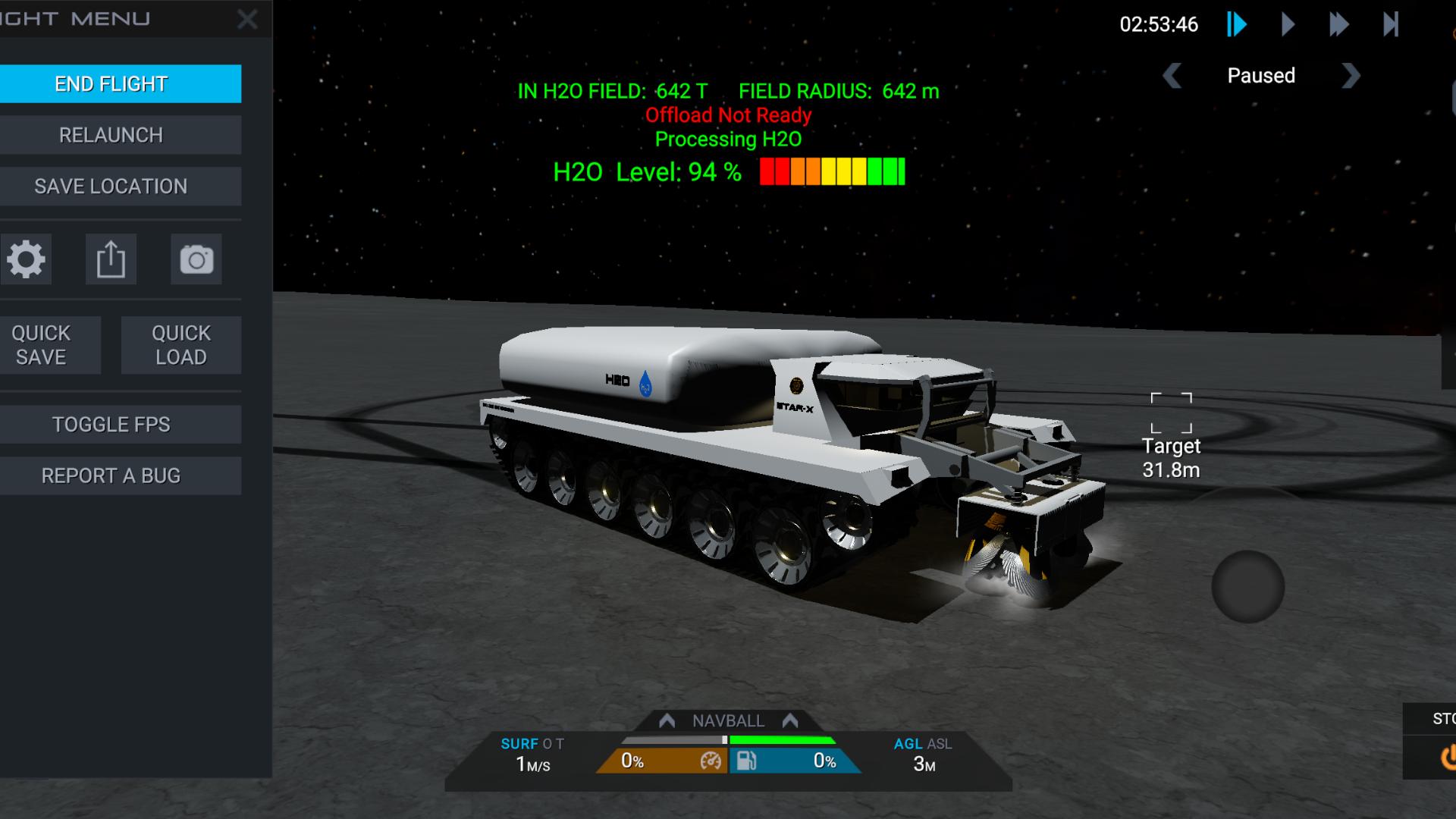Take a screenshot with the camera icon
The image size is (1456, 819).
196,260
